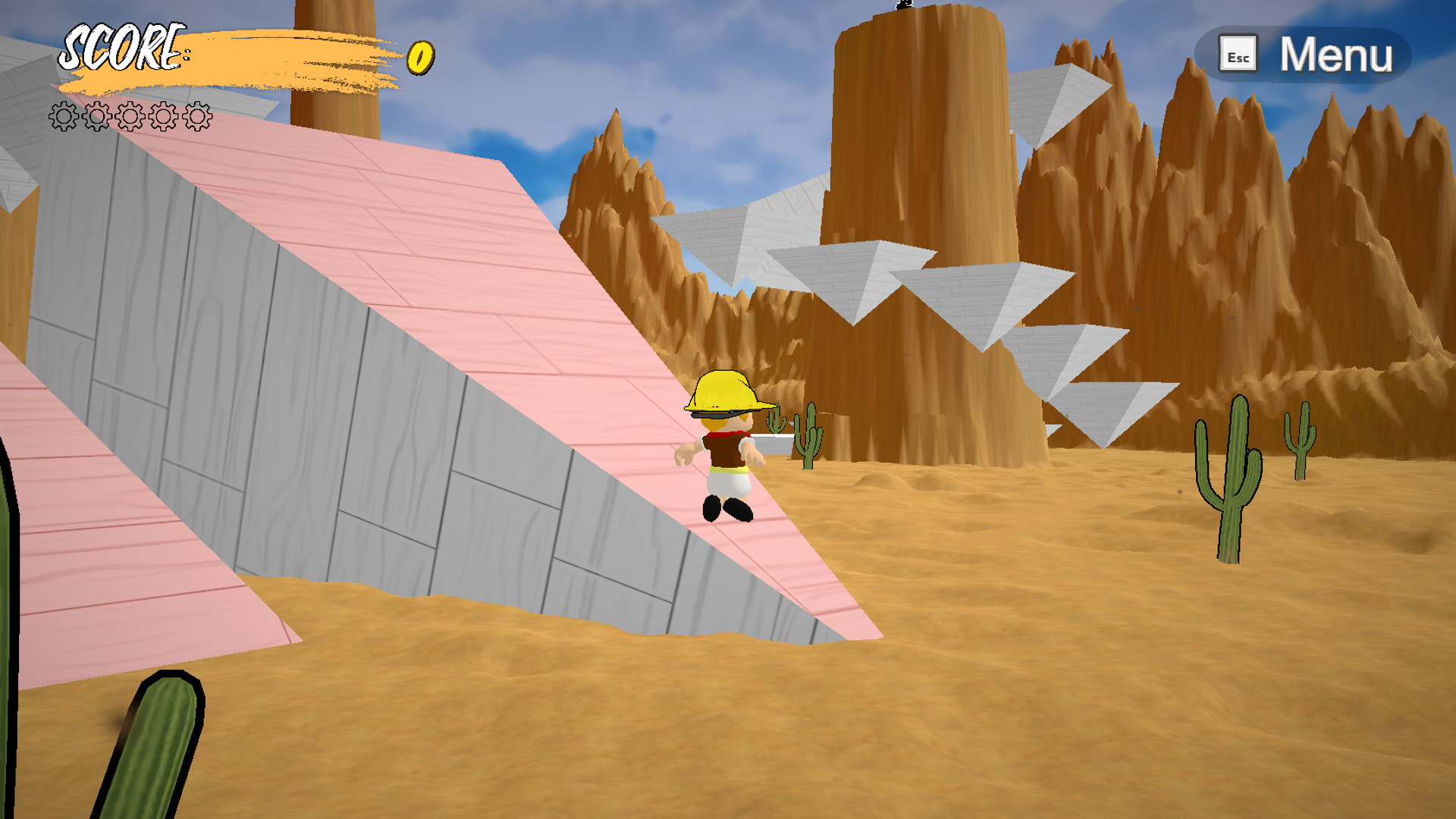Click the last gear icon in the row
1456x819 pixels.
196,118
